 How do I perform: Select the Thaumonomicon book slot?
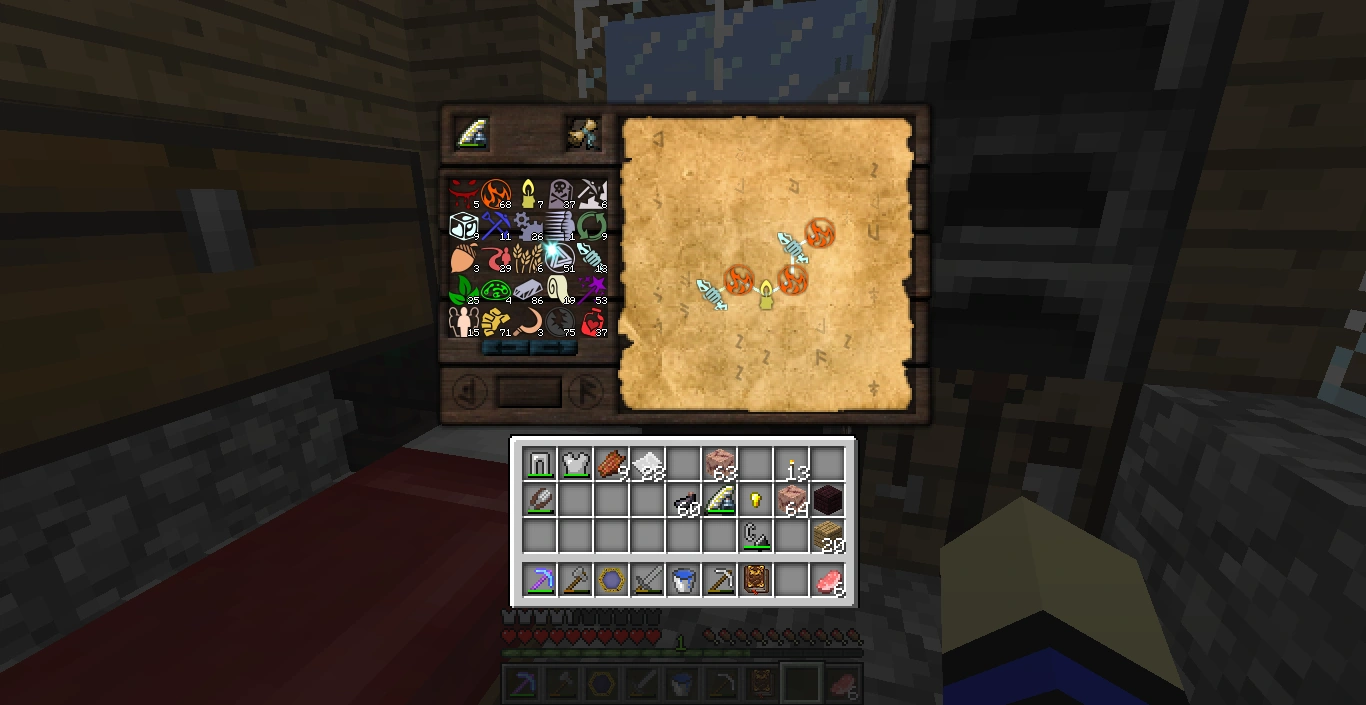(756, 580)
